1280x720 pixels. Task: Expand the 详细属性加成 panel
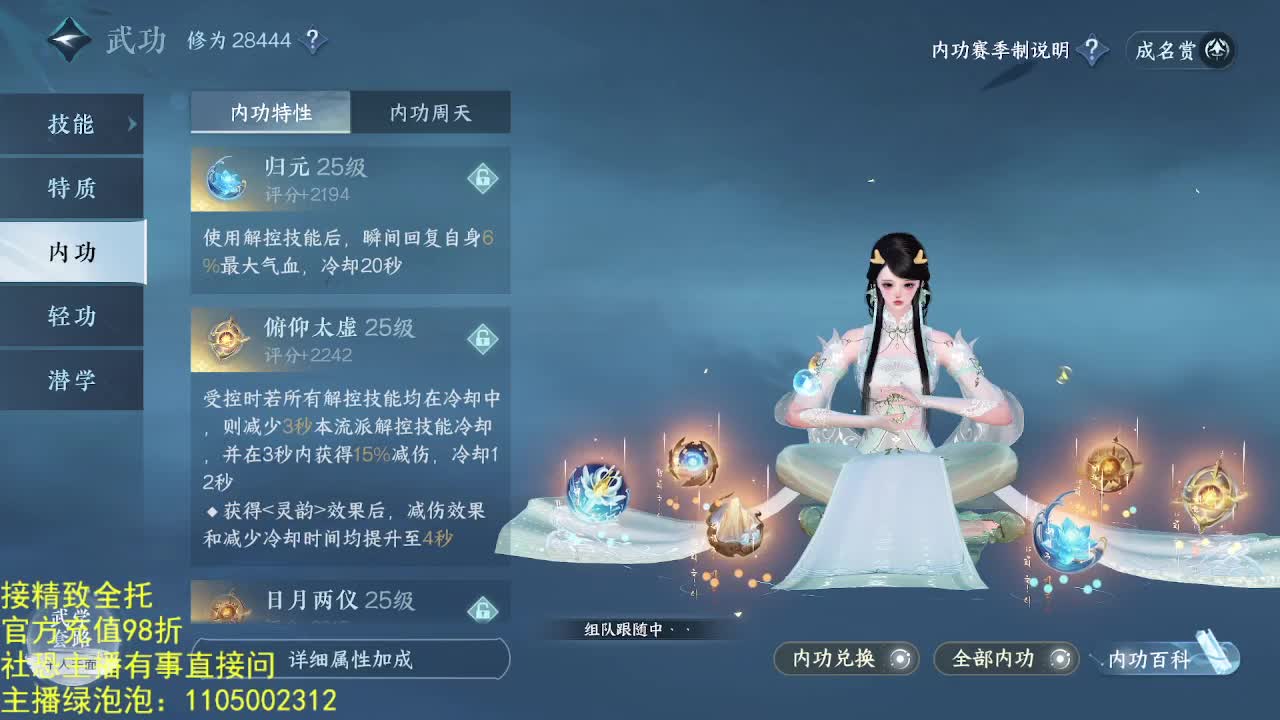350,660
